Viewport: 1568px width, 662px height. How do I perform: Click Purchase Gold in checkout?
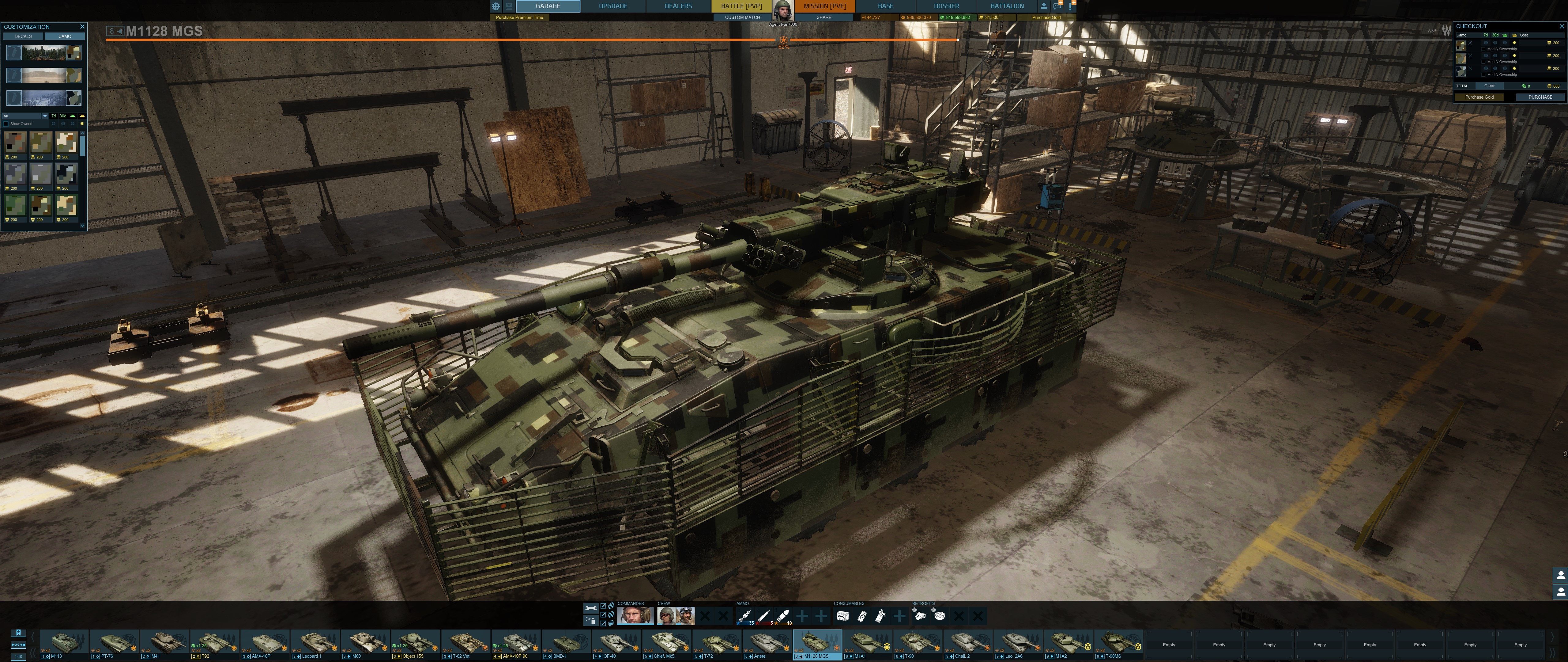[1479, 97]
